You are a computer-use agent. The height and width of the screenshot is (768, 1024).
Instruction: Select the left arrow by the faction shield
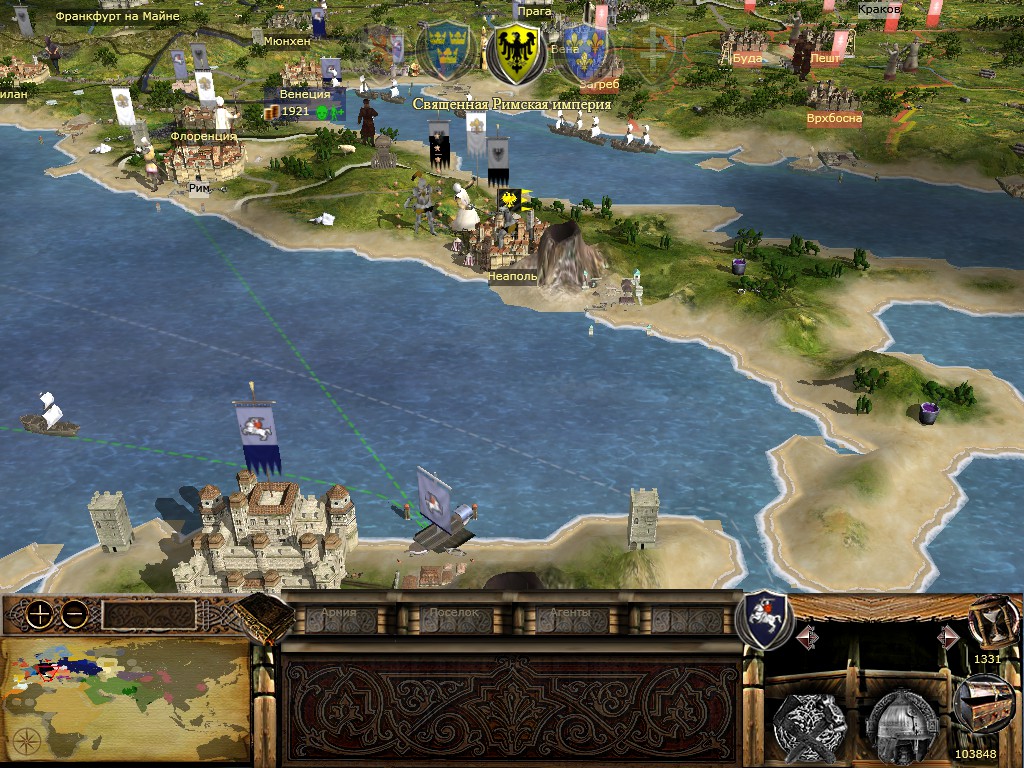(807, 636)
